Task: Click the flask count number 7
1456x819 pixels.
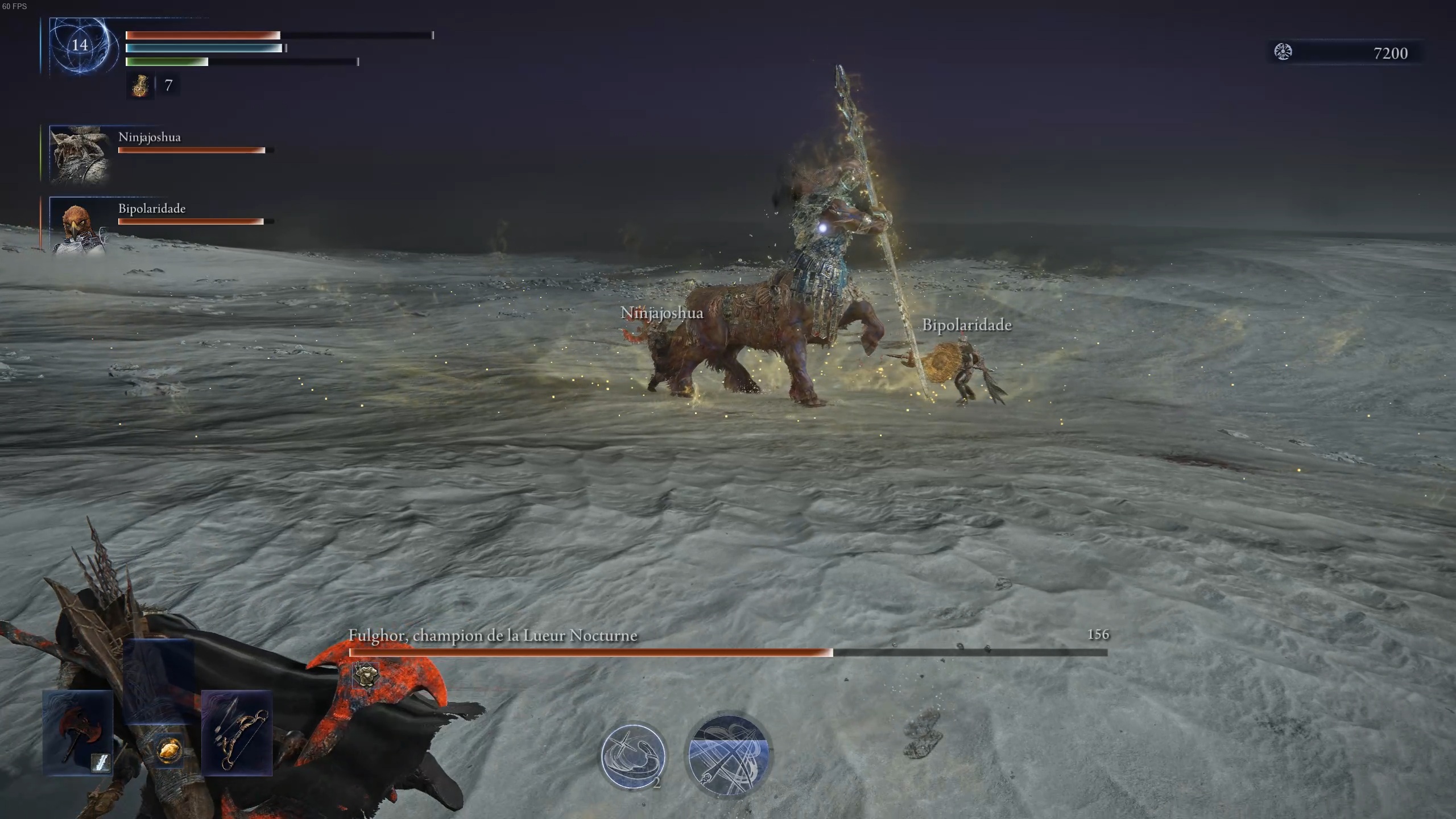Action: pyautogui.click(x=168, y=86)
